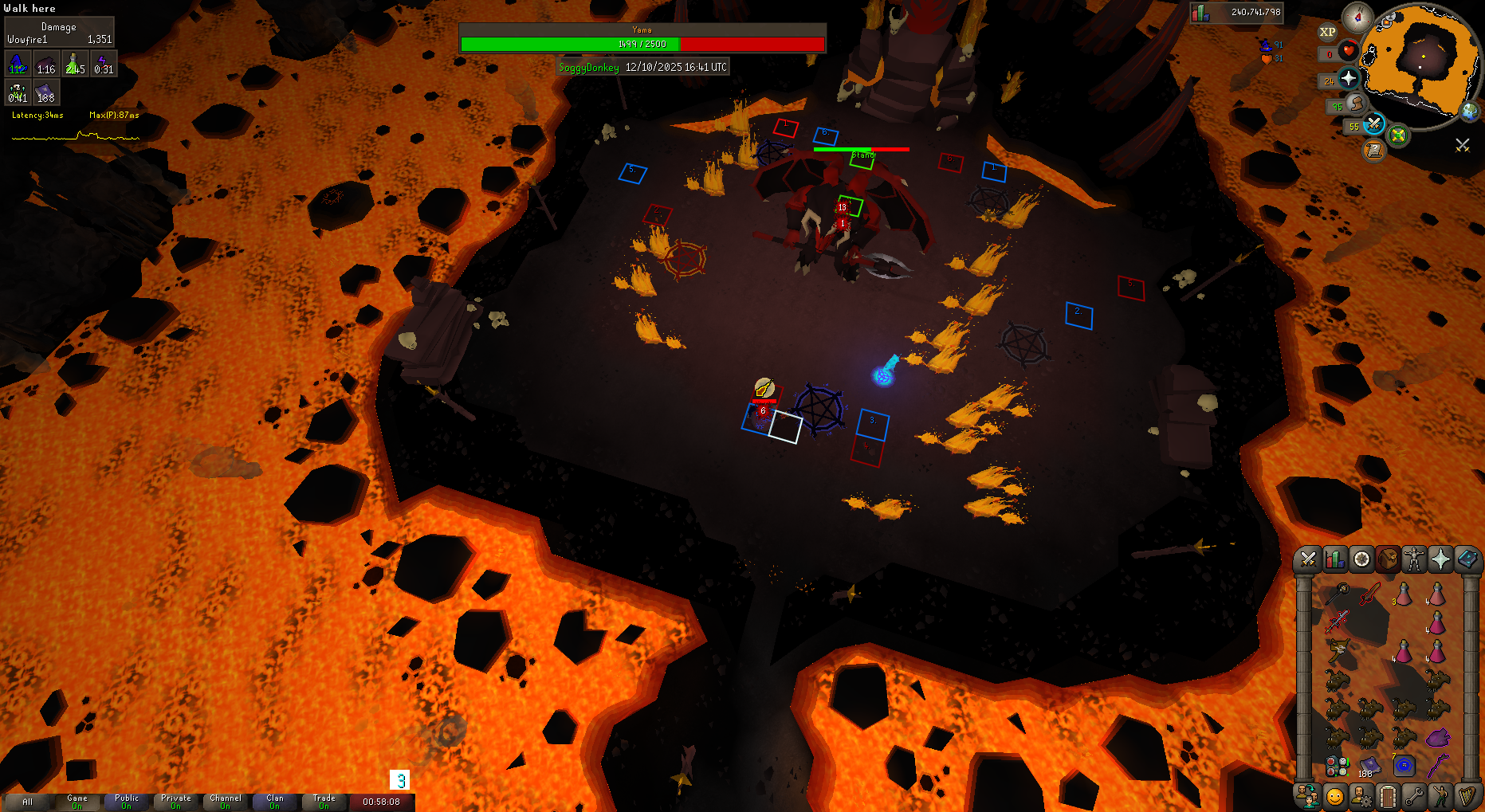
Task: Select the purple staff in inventory
Action: tap(1436, 766)
